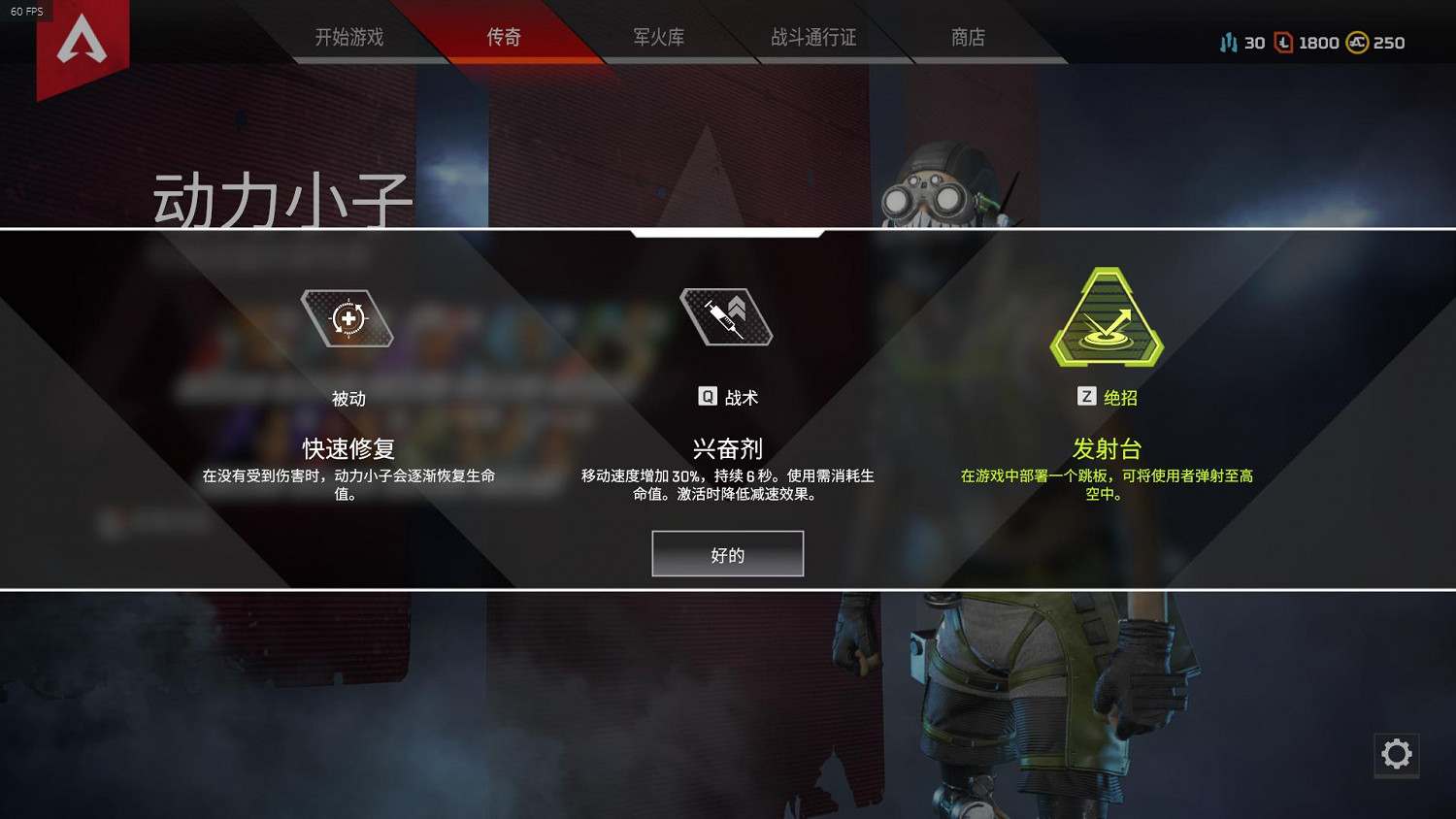The width and height of the screenshot is (1456, 819).
Task: Click the 好的 confirmation button
Action: click(x=728, y=553)
